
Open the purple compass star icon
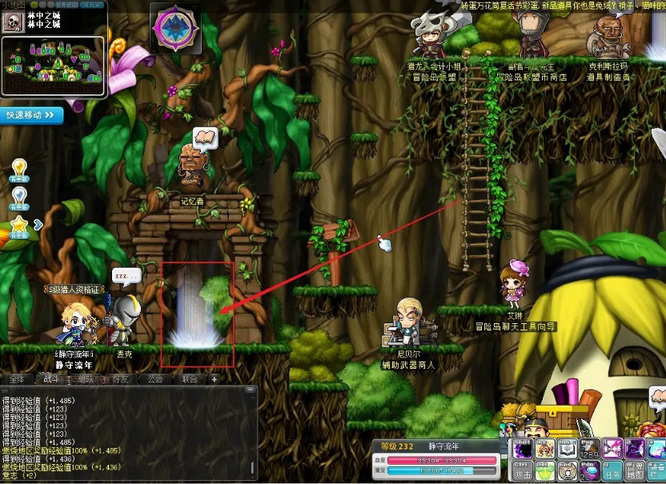pos(176,29)
